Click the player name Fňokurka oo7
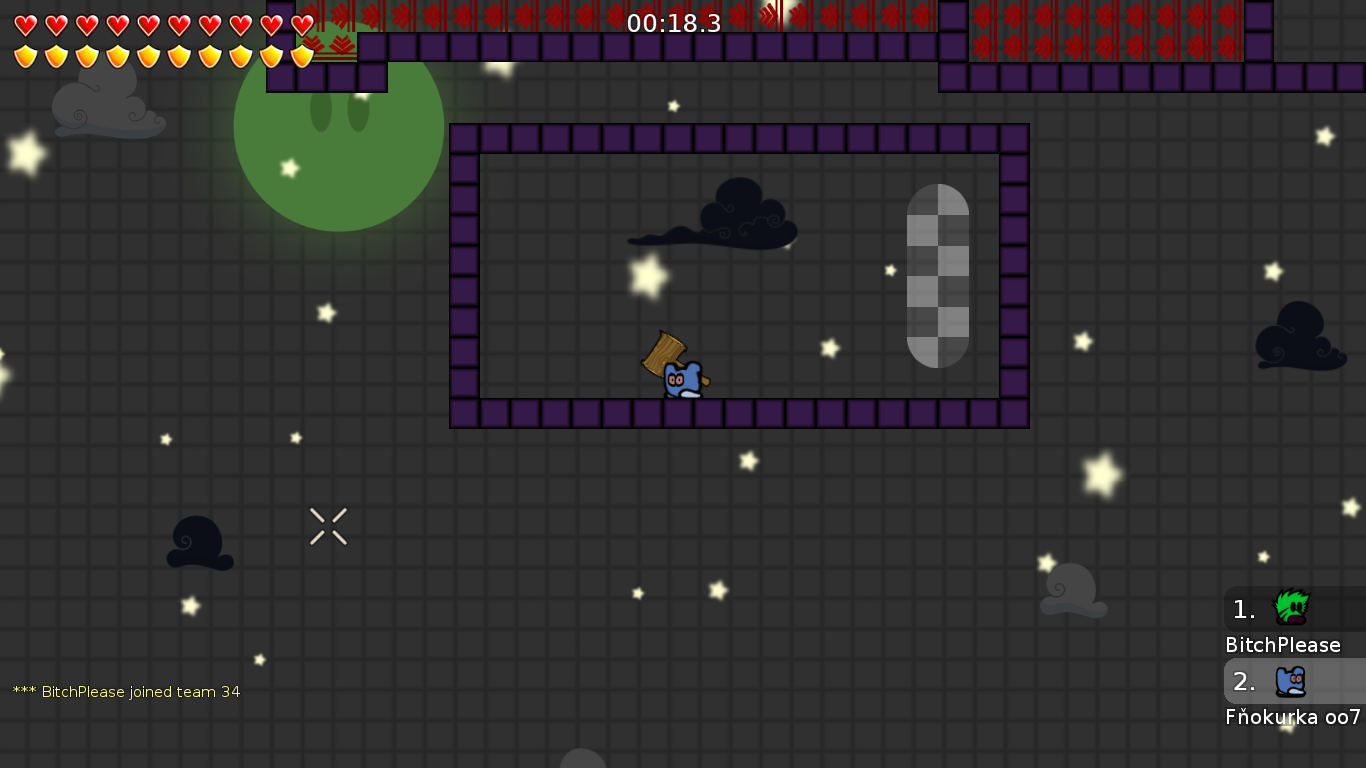This screenshot has width=1366, height=768. click(1293, 717)
